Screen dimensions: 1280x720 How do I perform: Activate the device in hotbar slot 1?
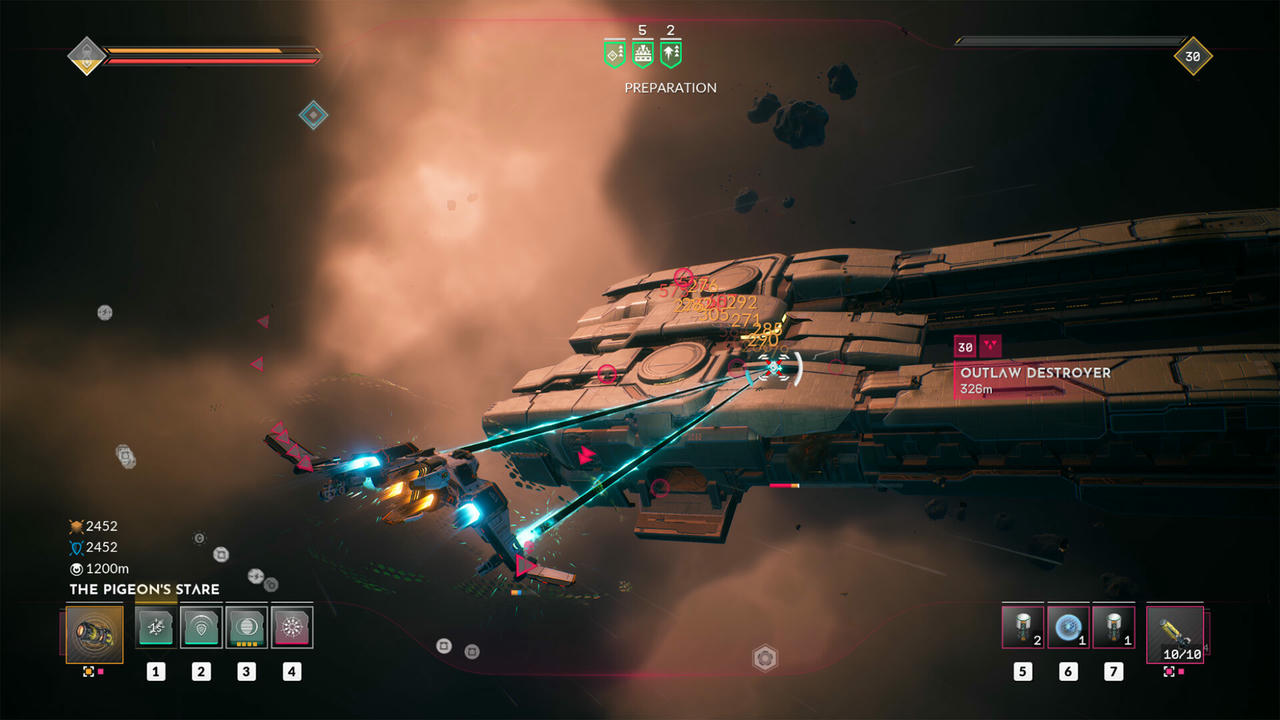(x=155, y=627)
